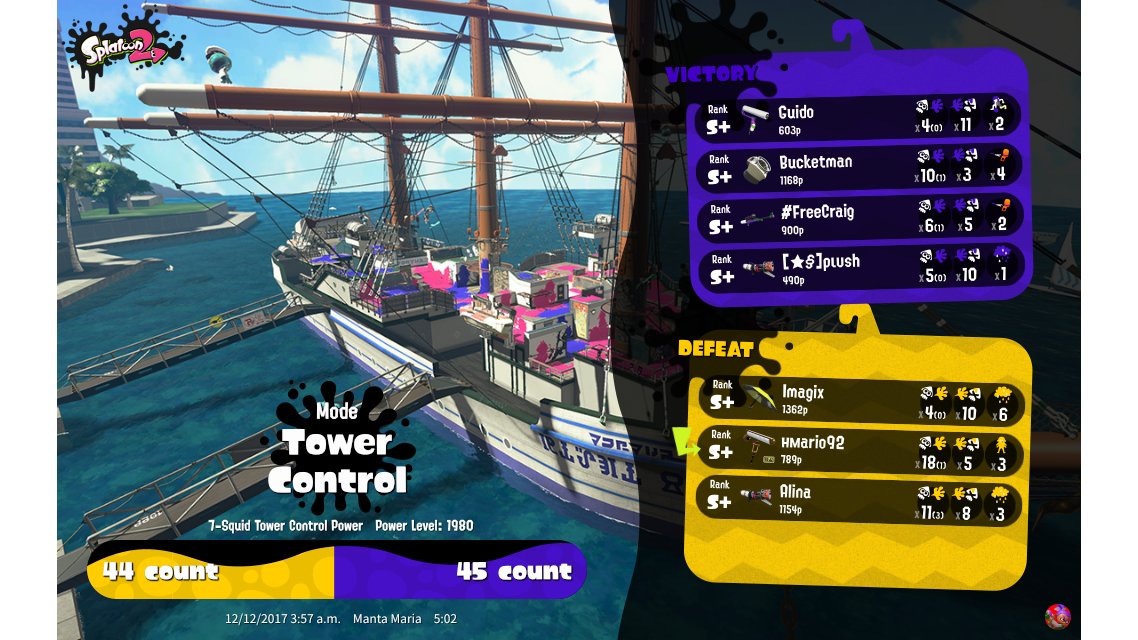1138x640 pixels.
Task: Choose the #FreeCraig player row
Action: (x=858, y=218)
